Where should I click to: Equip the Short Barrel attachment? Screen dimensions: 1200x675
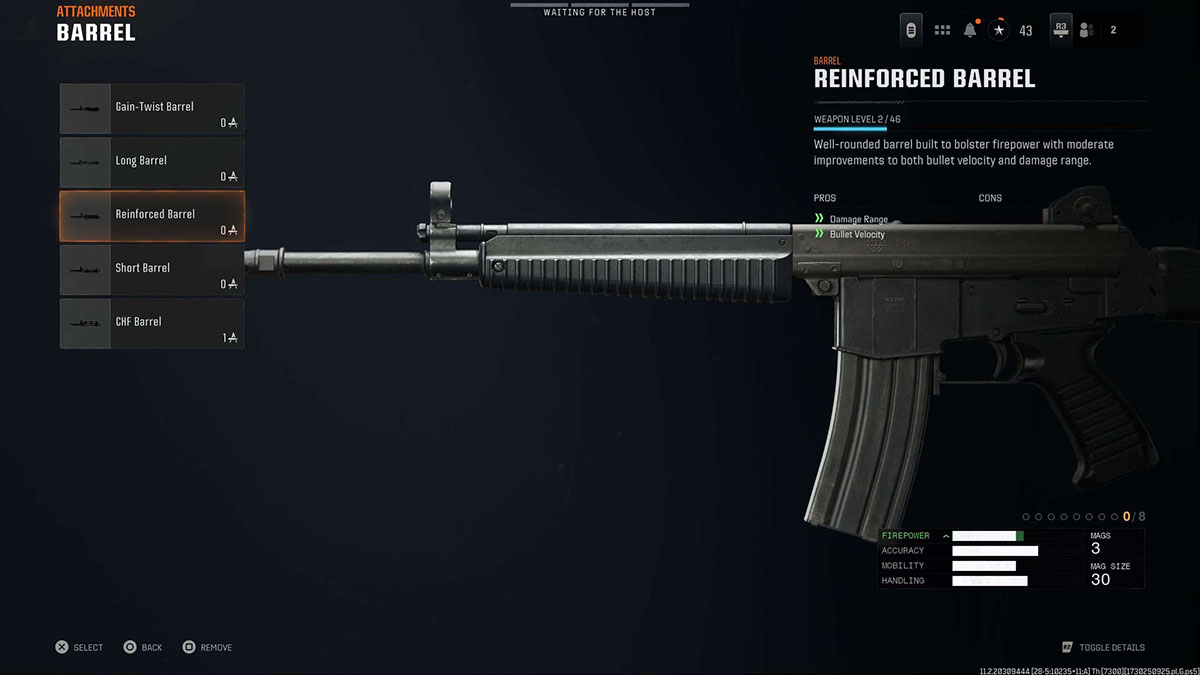point(152,270)
